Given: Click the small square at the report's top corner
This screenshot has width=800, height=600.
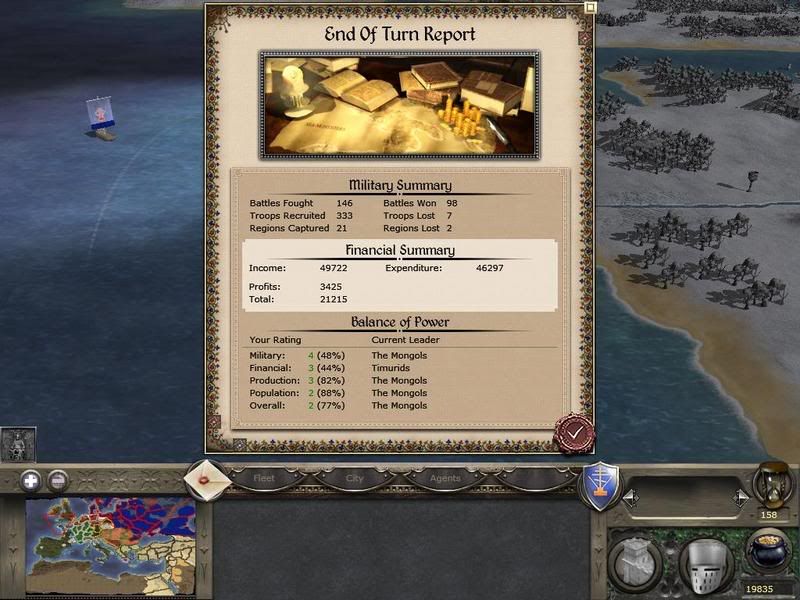Looking at the screenshot, I should coord(591,7).
